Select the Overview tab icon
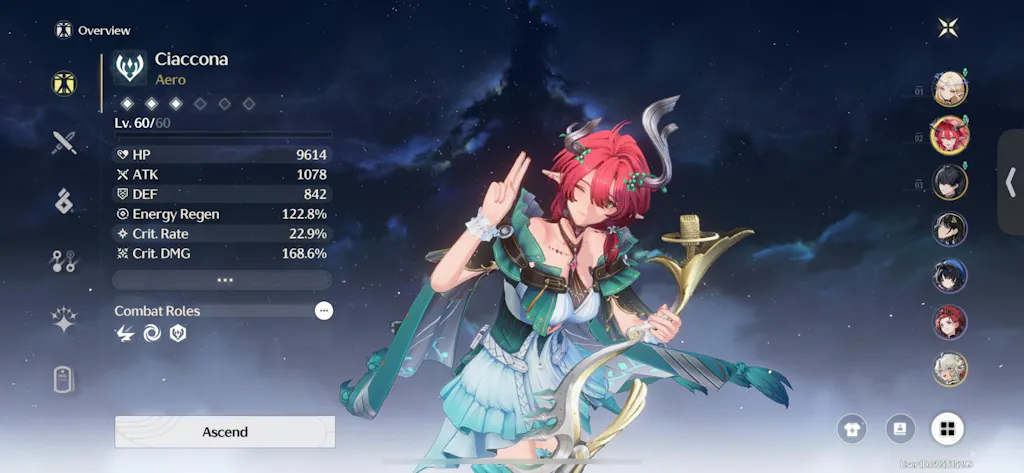Viewport: 1024px width, 473px height. coord(65,83)
